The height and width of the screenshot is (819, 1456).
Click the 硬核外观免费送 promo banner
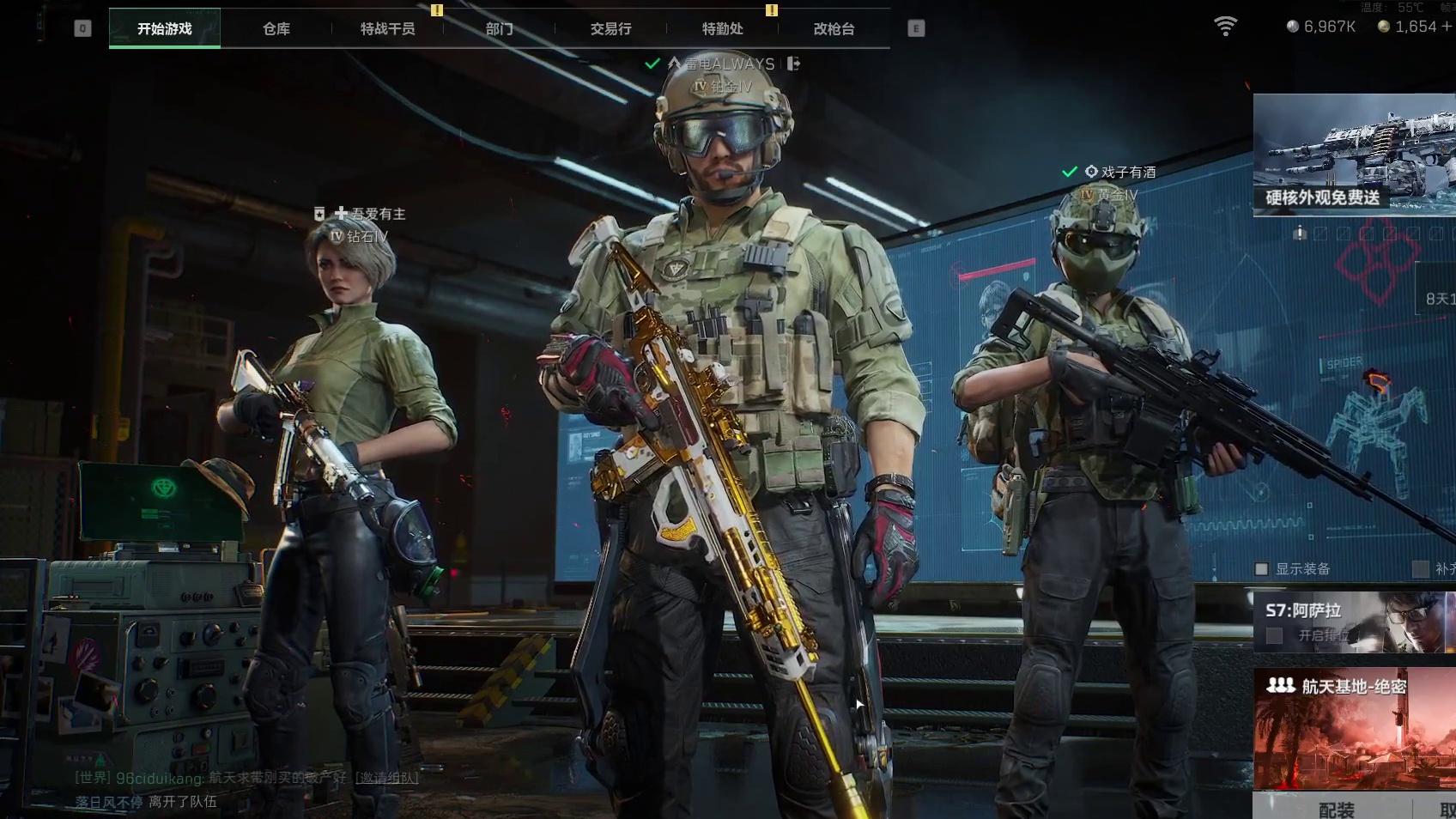(1354, 155)
